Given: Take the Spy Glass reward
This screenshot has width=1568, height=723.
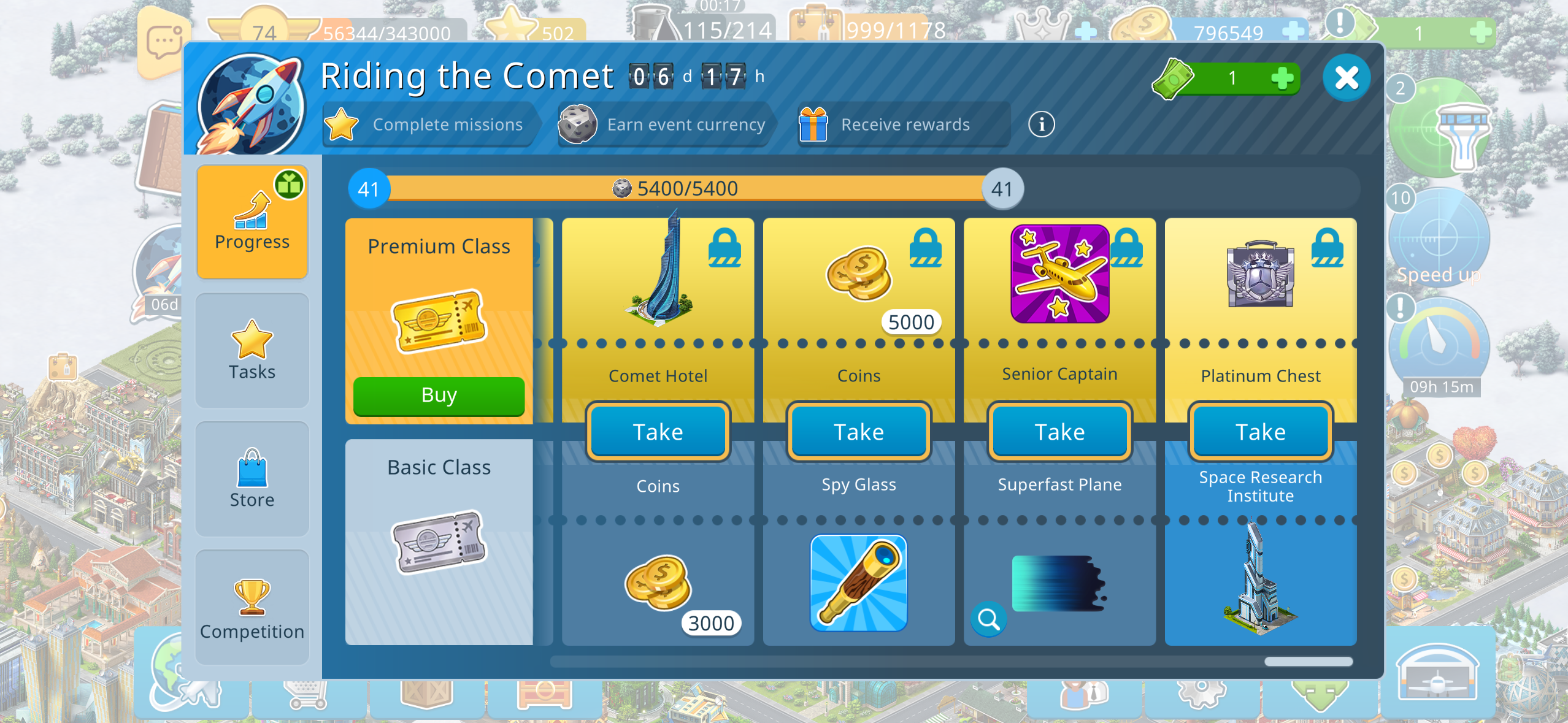Looking at the screenshot, I should (x=858, y=432).
